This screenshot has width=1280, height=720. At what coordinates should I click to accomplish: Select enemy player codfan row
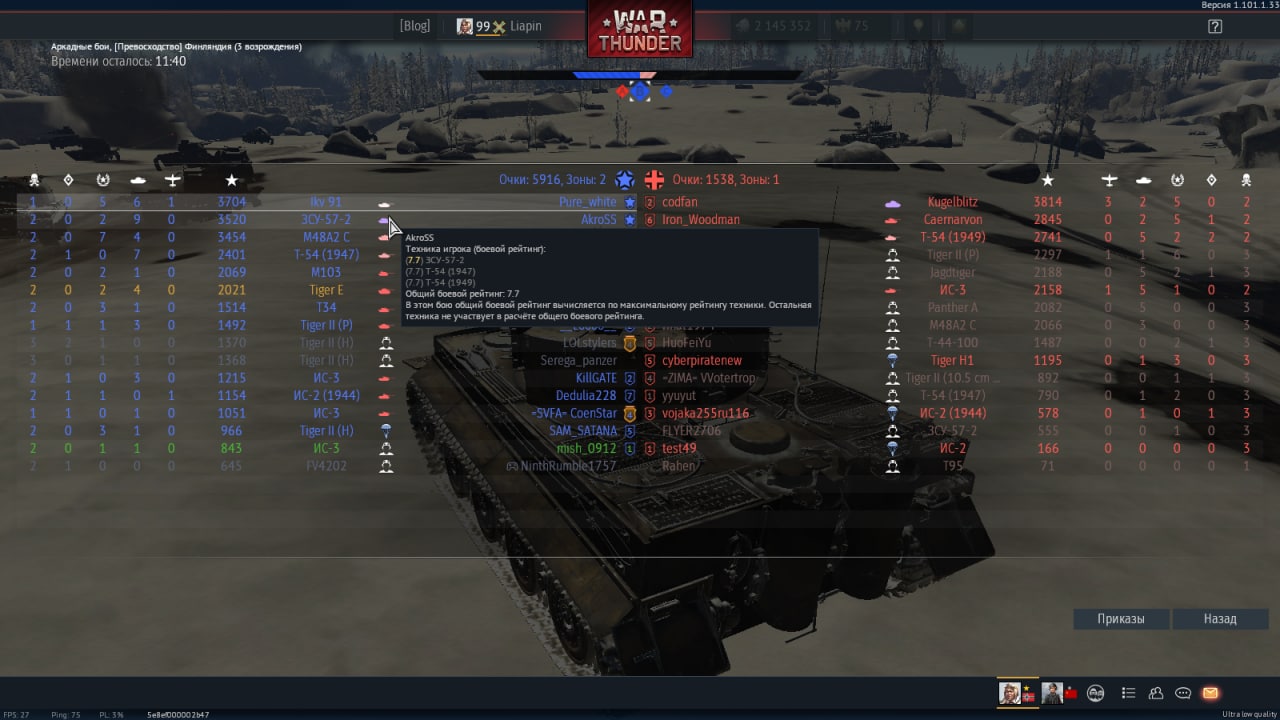click(x=680, y=202)
